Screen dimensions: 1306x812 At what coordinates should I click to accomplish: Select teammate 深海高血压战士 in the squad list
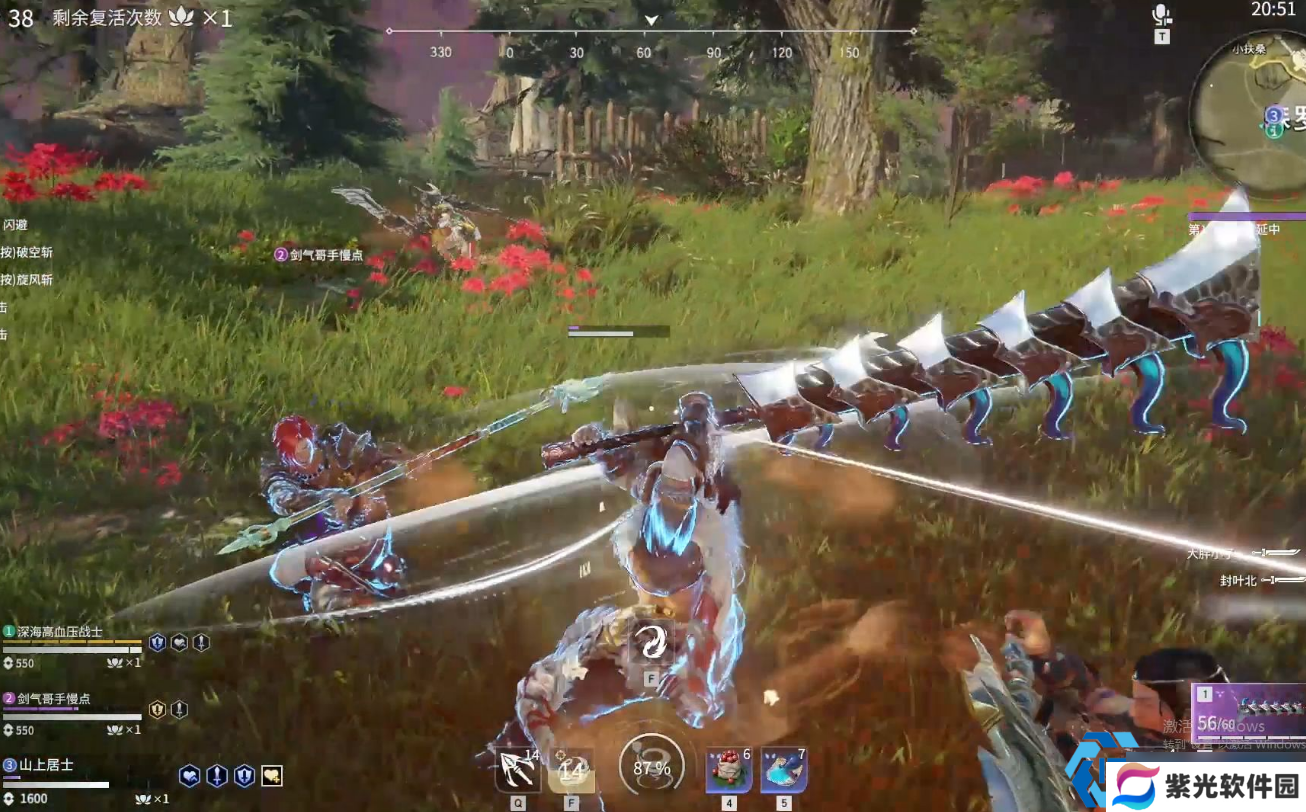coord(60,632)
